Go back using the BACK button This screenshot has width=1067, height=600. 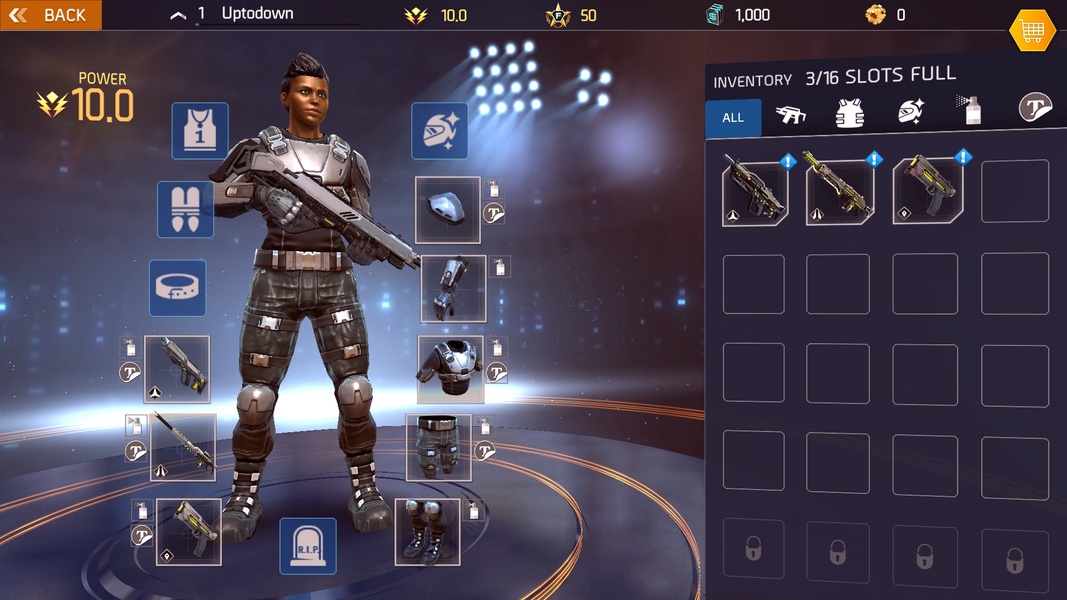[x=50, y=15]
